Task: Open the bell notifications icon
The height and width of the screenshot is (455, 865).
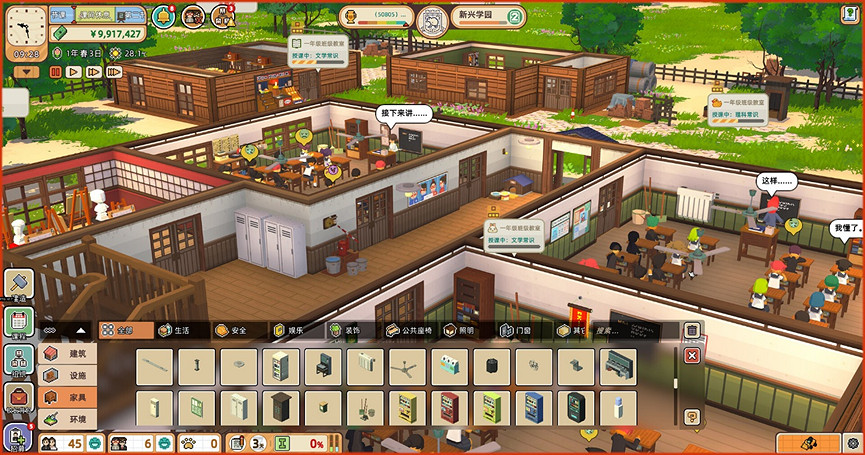Action: click(162, 16)
